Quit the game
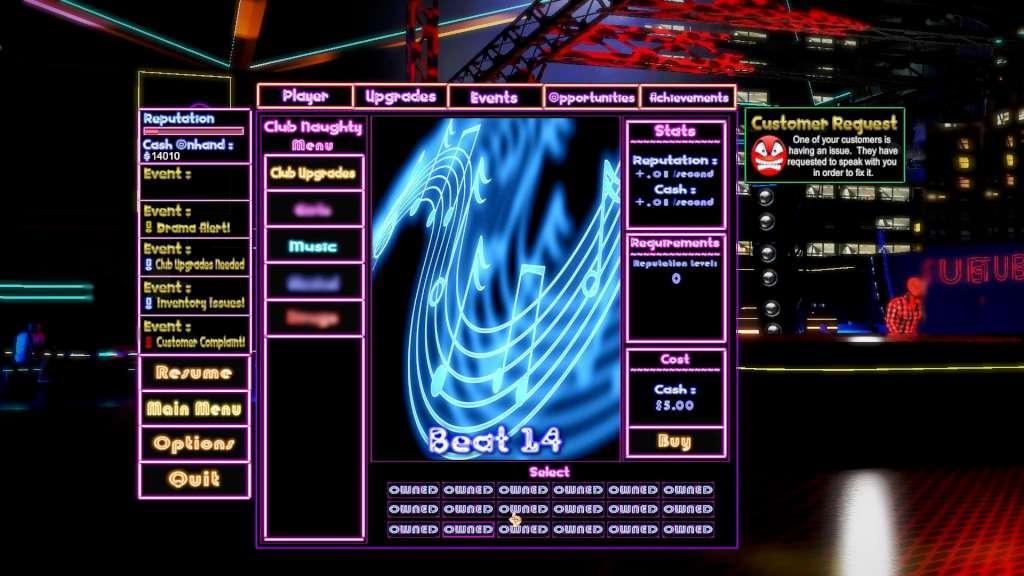The width and height of the screenshot is (1024, 576). 194,479
